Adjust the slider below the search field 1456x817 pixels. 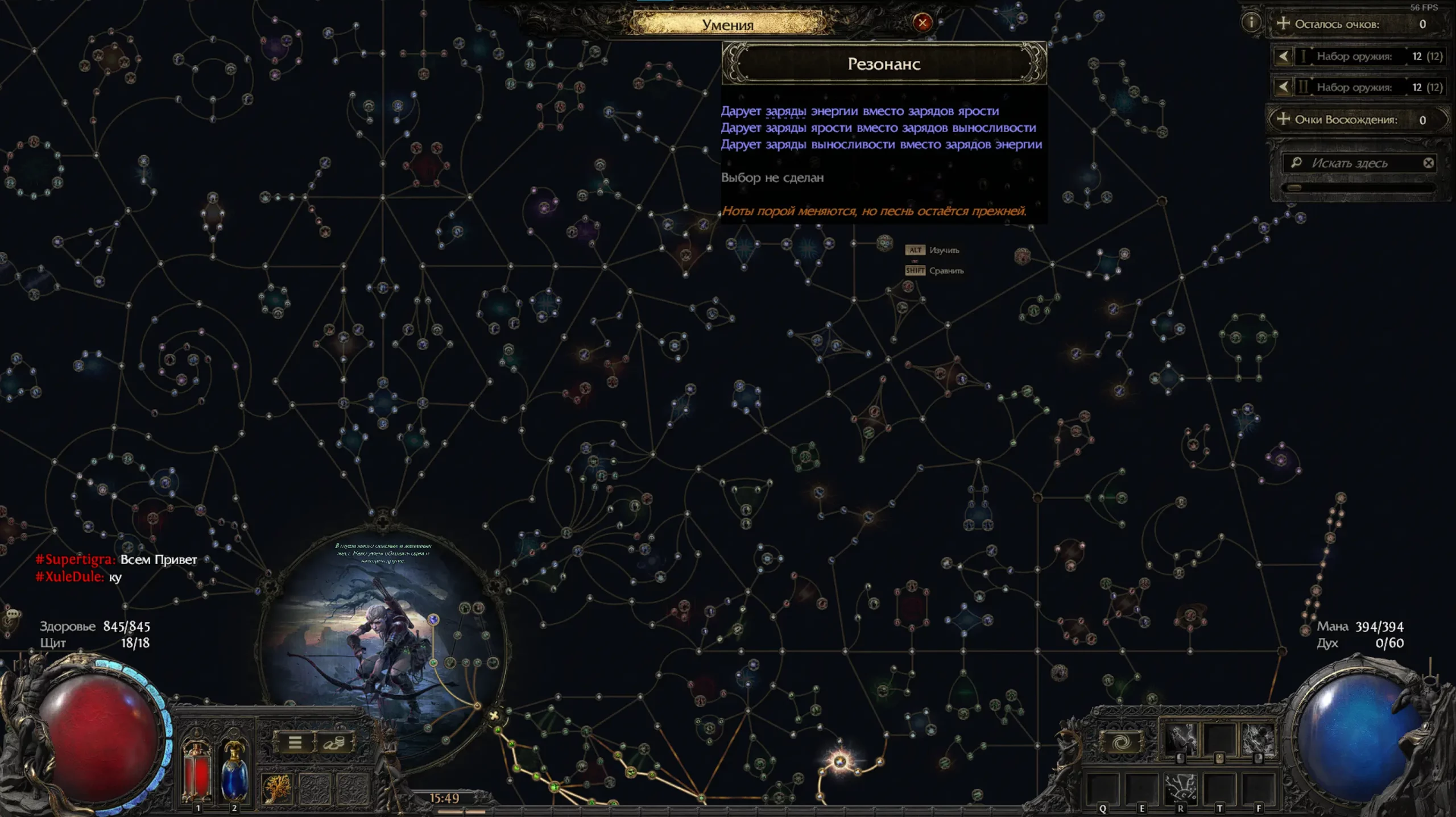coord(1295,188)
